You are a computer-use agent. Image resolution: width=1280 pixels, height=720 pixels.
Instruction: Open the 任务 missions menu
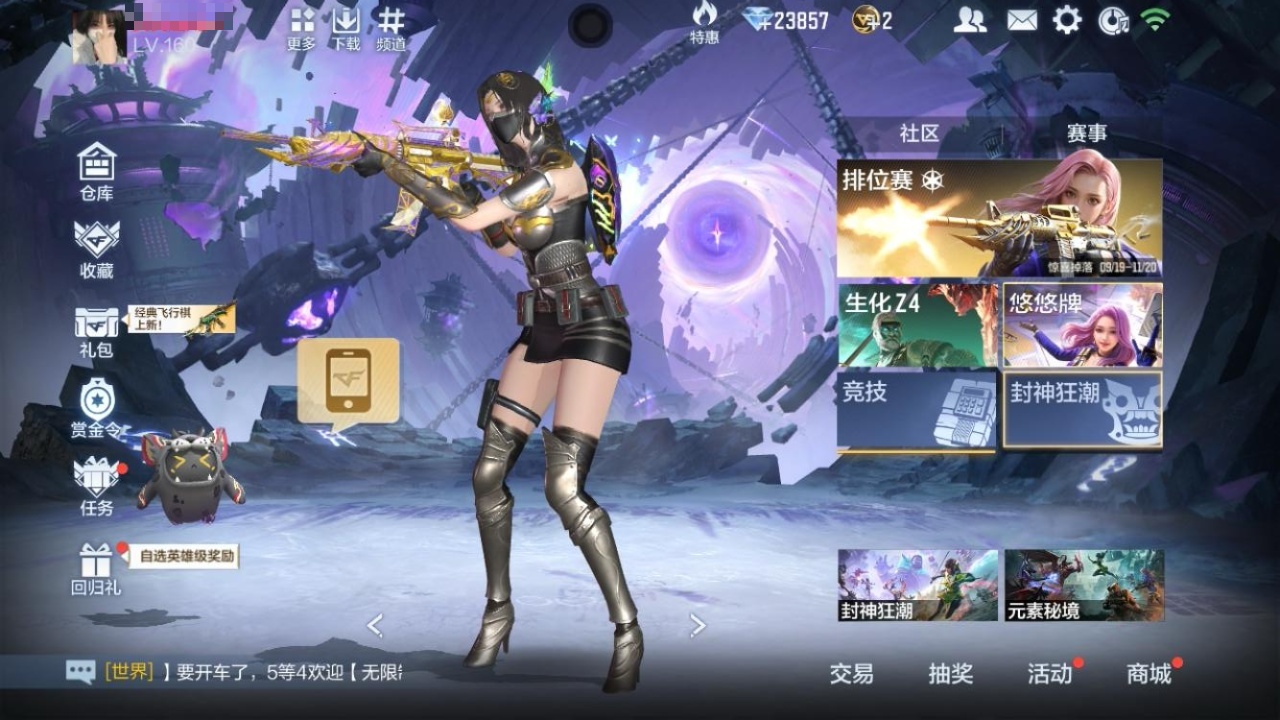pyautogui.click(x=97, y=487)
